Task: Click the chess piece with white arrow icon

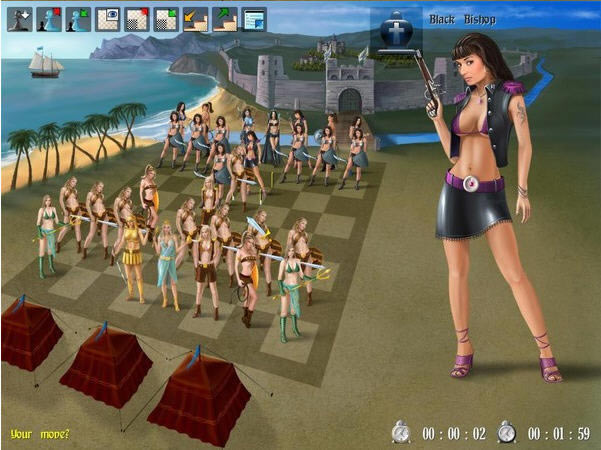Action: click(x=20, y=18)
